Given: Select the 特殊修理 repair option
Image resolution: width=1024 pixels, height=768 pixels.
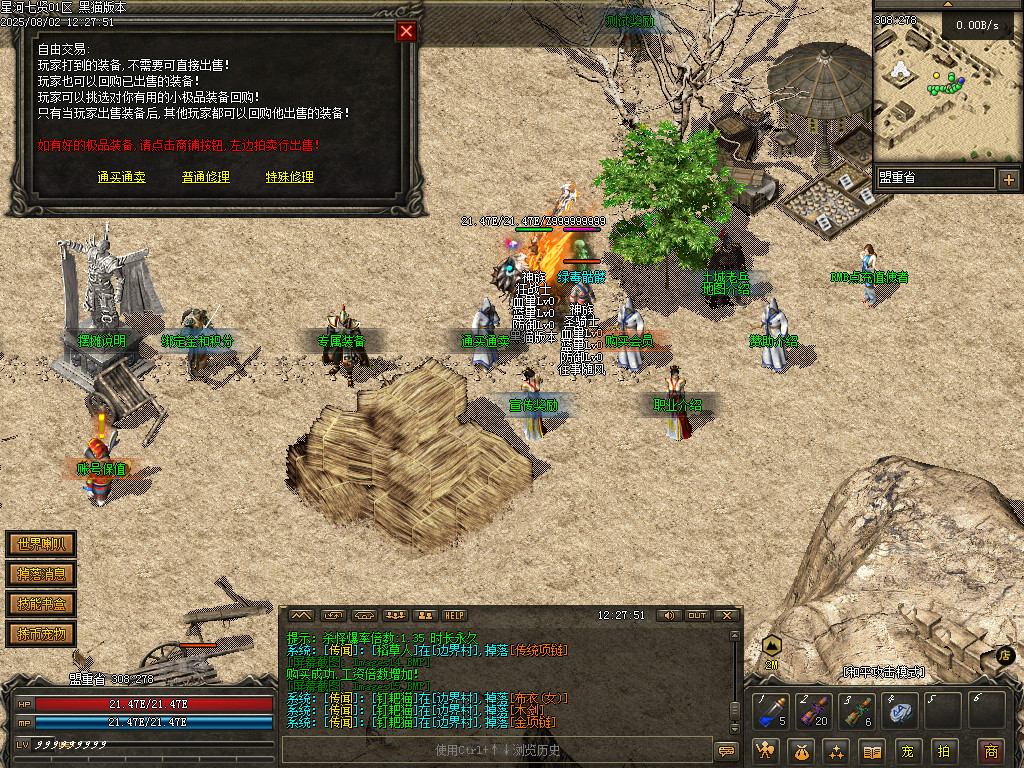Looking at the screenshot, I should point(290,177).
